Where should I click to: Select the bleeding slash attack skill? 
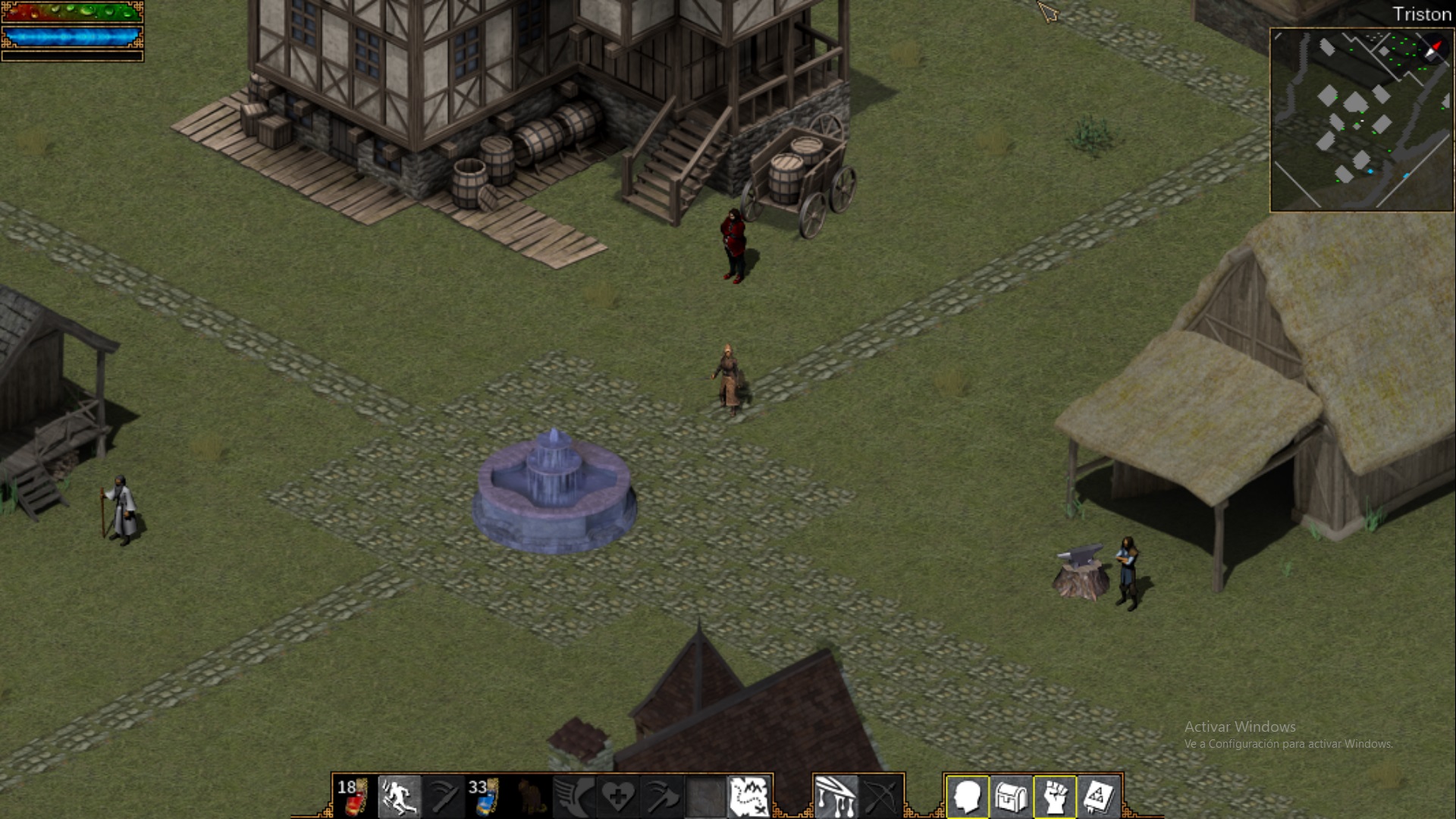pos(836,796)
